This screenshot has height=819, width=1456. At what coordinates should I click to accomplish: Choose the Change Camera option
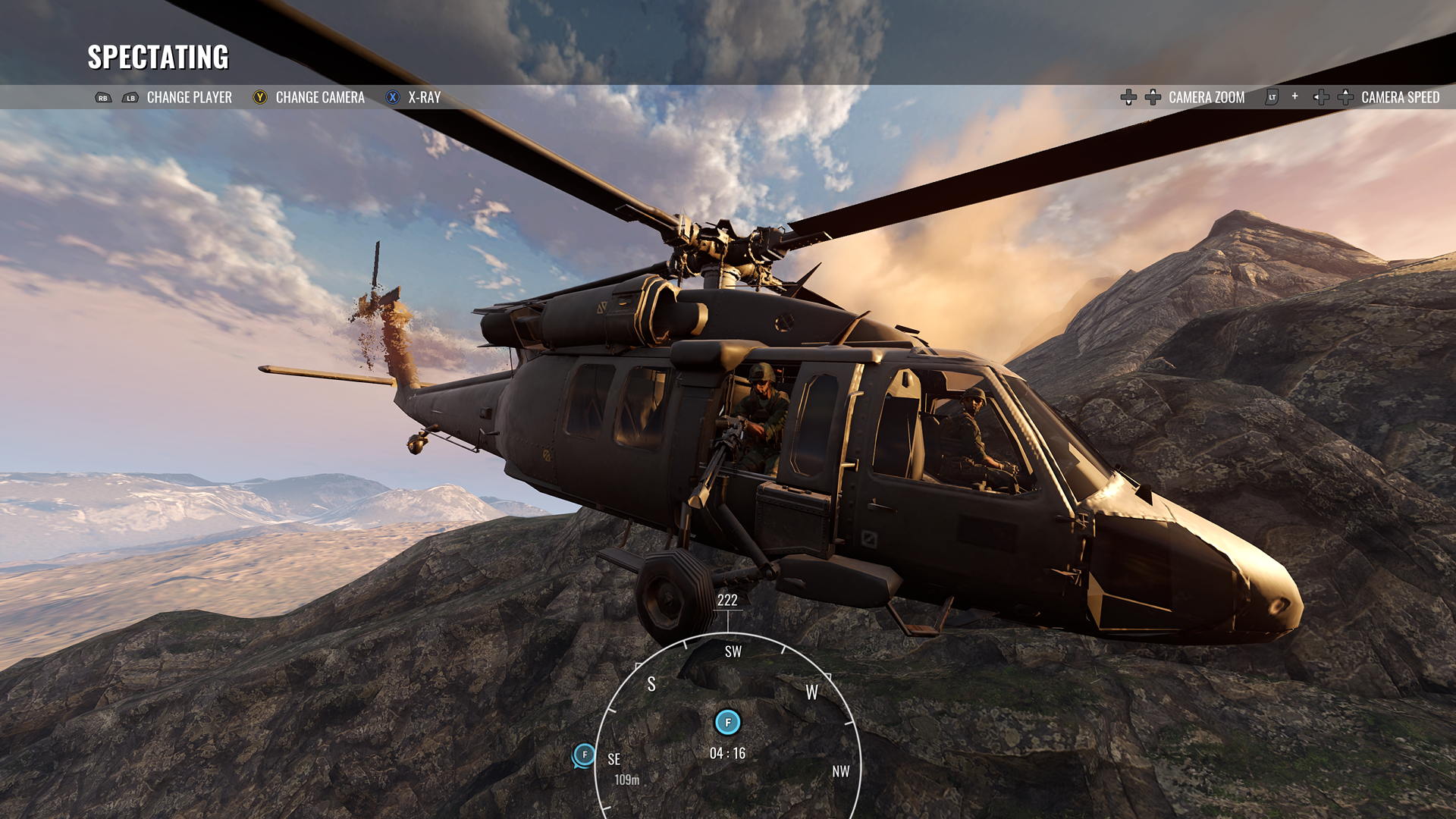coord(319,97)
